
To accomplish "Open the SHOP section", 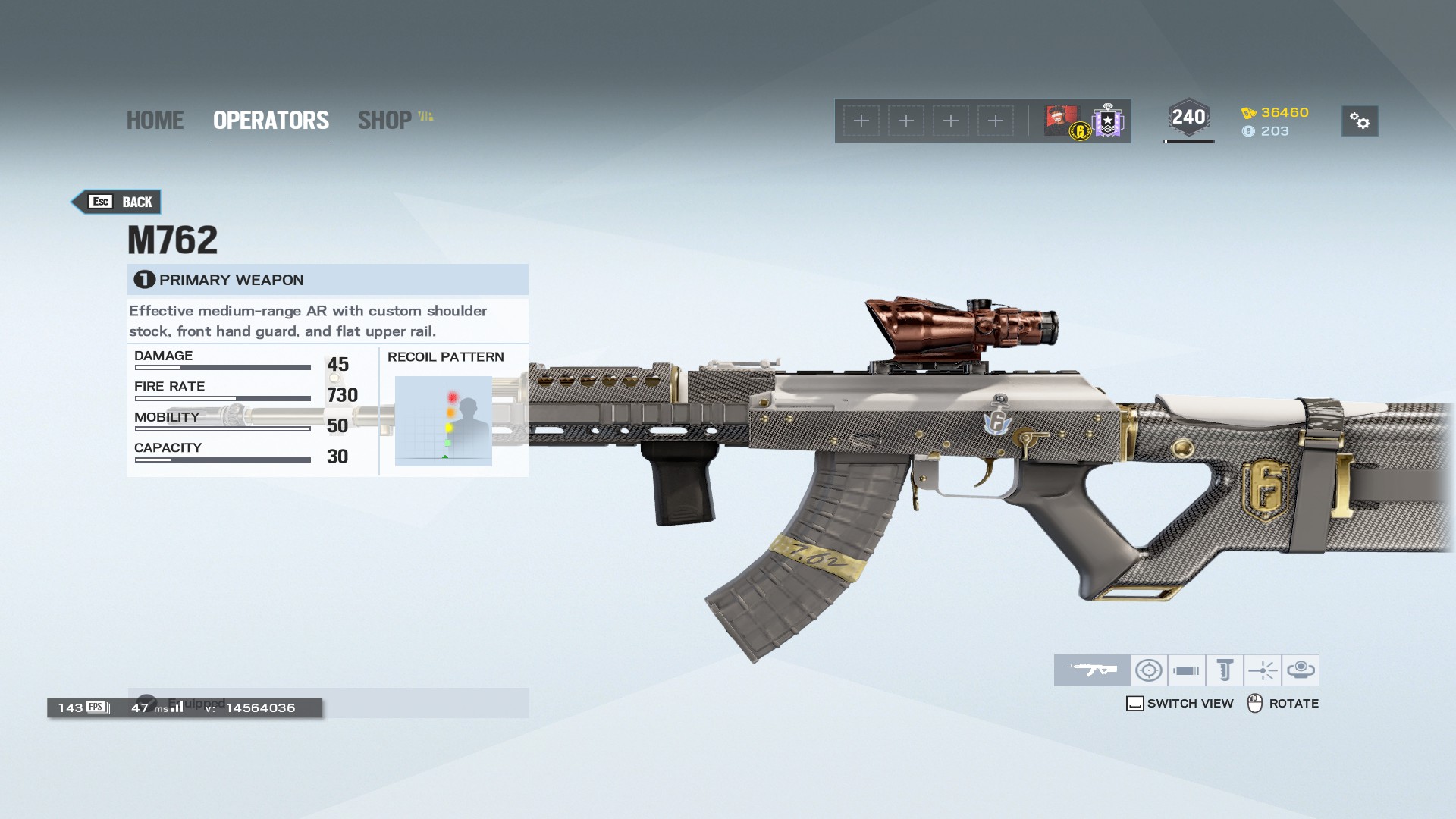I will [385, 120].
